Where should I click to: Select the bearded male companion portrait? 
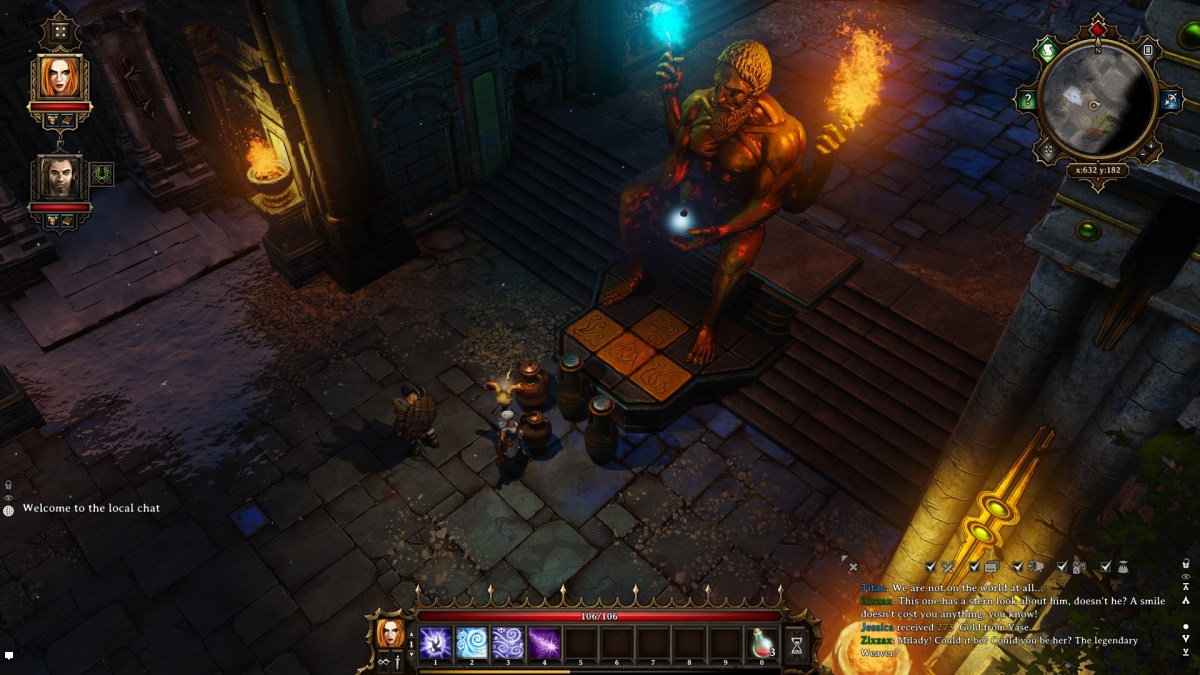[x=60, y=177]
